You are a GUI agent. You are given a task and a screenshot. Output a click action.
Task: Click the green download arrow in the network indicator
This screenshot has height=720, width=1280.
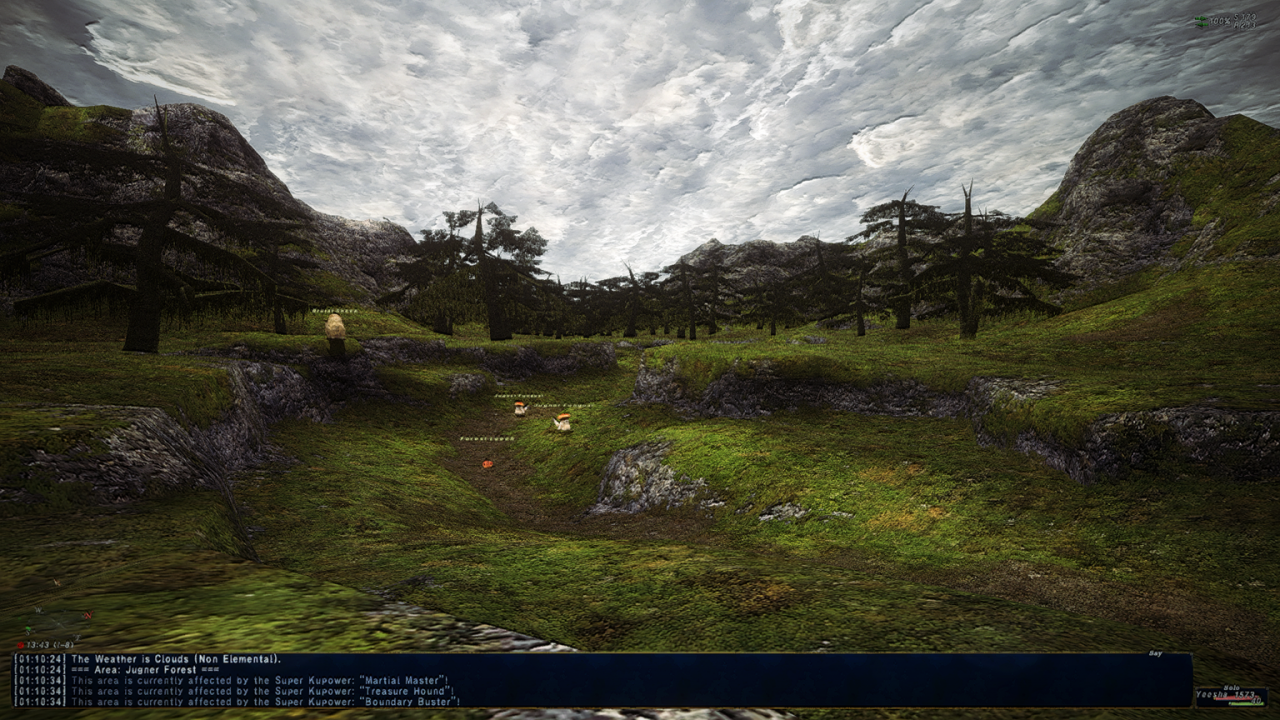click(1201, 24)
